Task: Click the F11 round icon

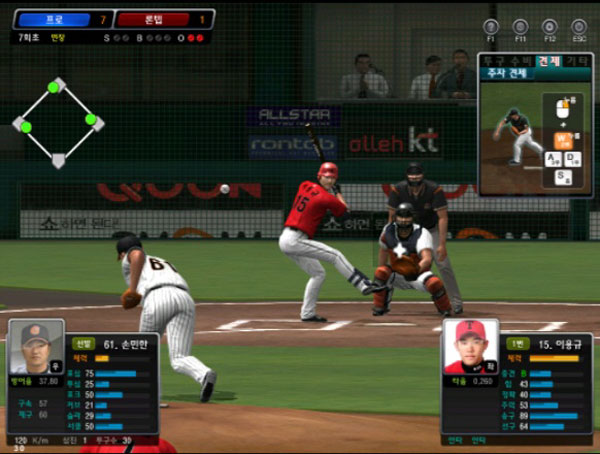Action: 520,27
